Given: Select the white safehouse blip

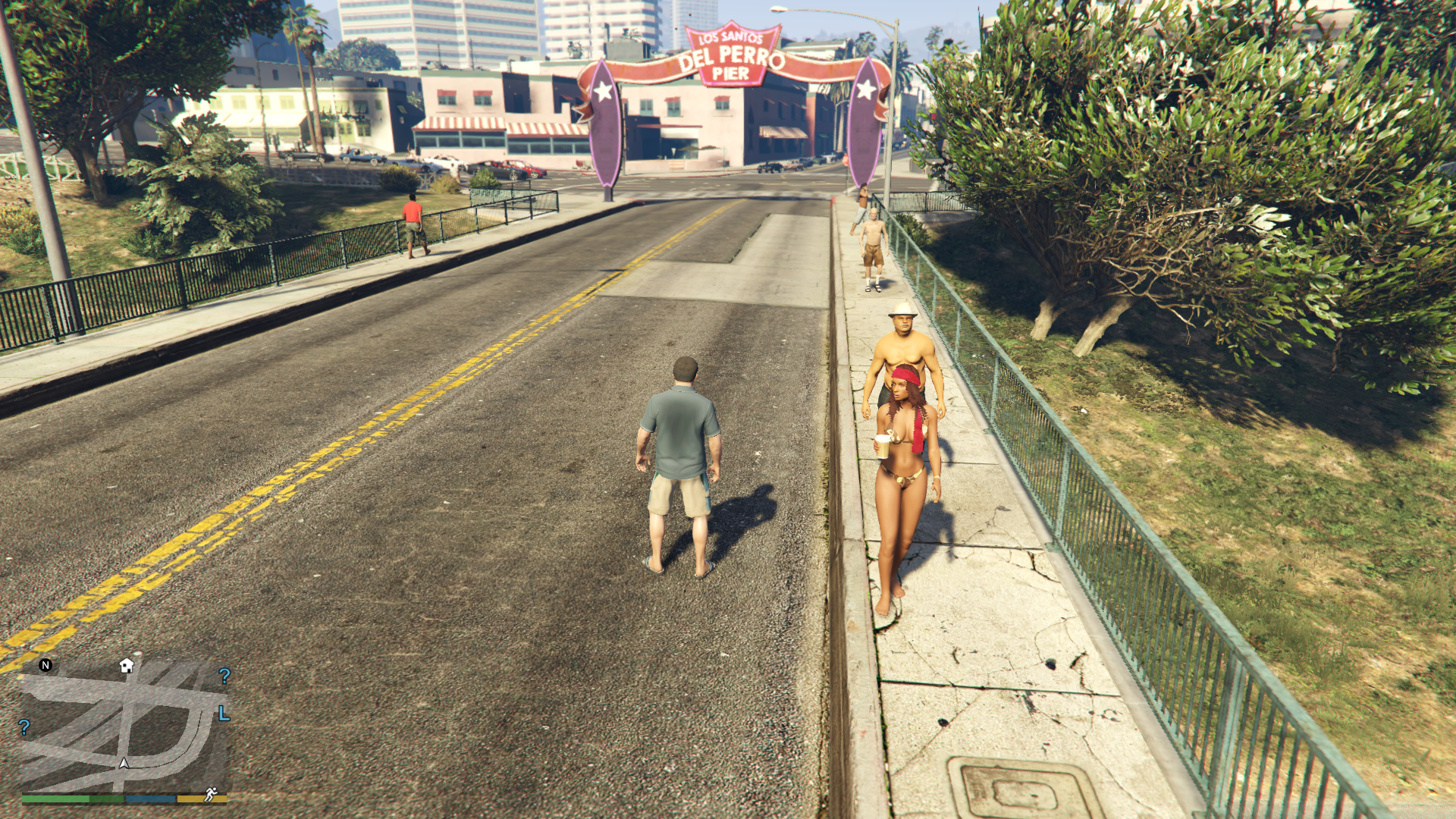Looking at the screenshot, I should pyautogui.click(x=127, y=666).
